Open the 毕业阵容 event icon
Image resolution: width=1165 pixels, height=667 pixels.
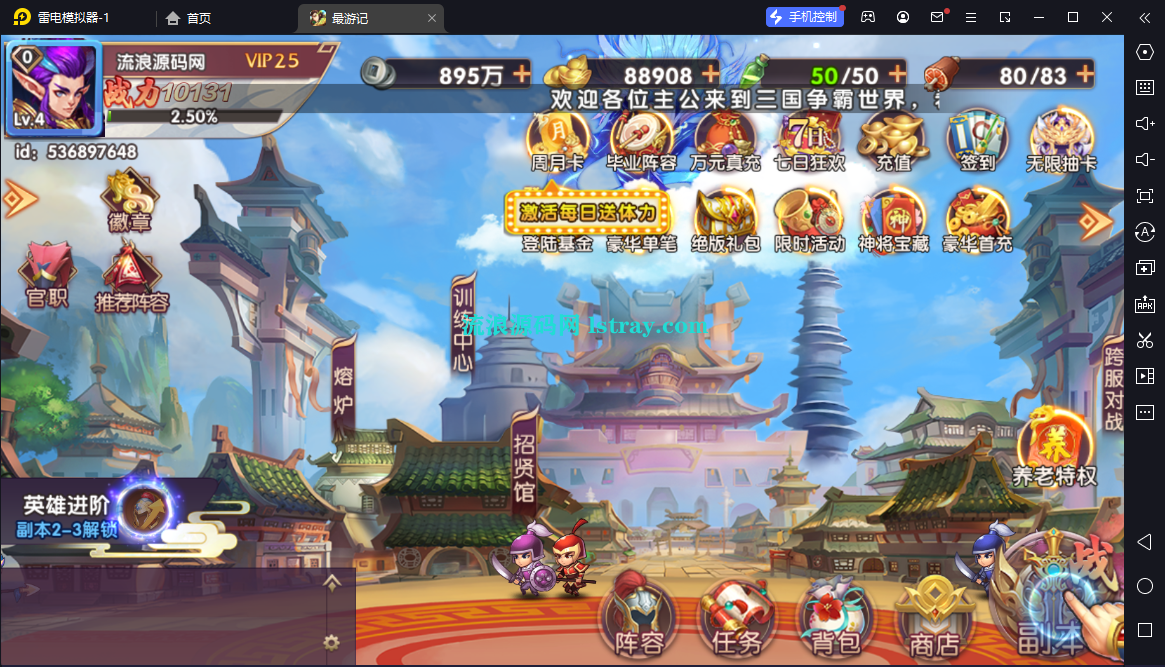point(642,139)
